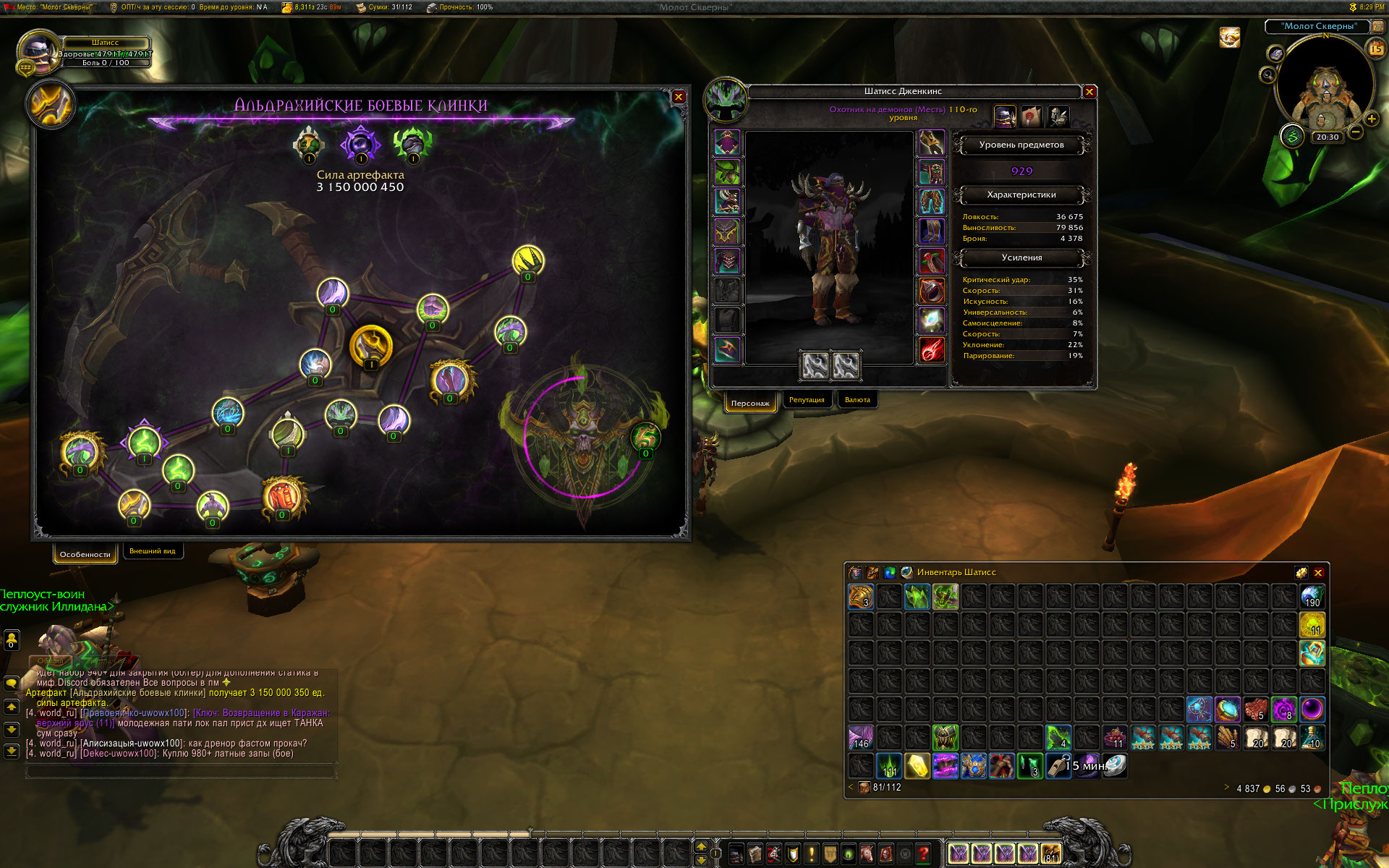The image size is (1389, 868).
Task: Select the yellow claw artifact trait
Action: click(528, 260)
